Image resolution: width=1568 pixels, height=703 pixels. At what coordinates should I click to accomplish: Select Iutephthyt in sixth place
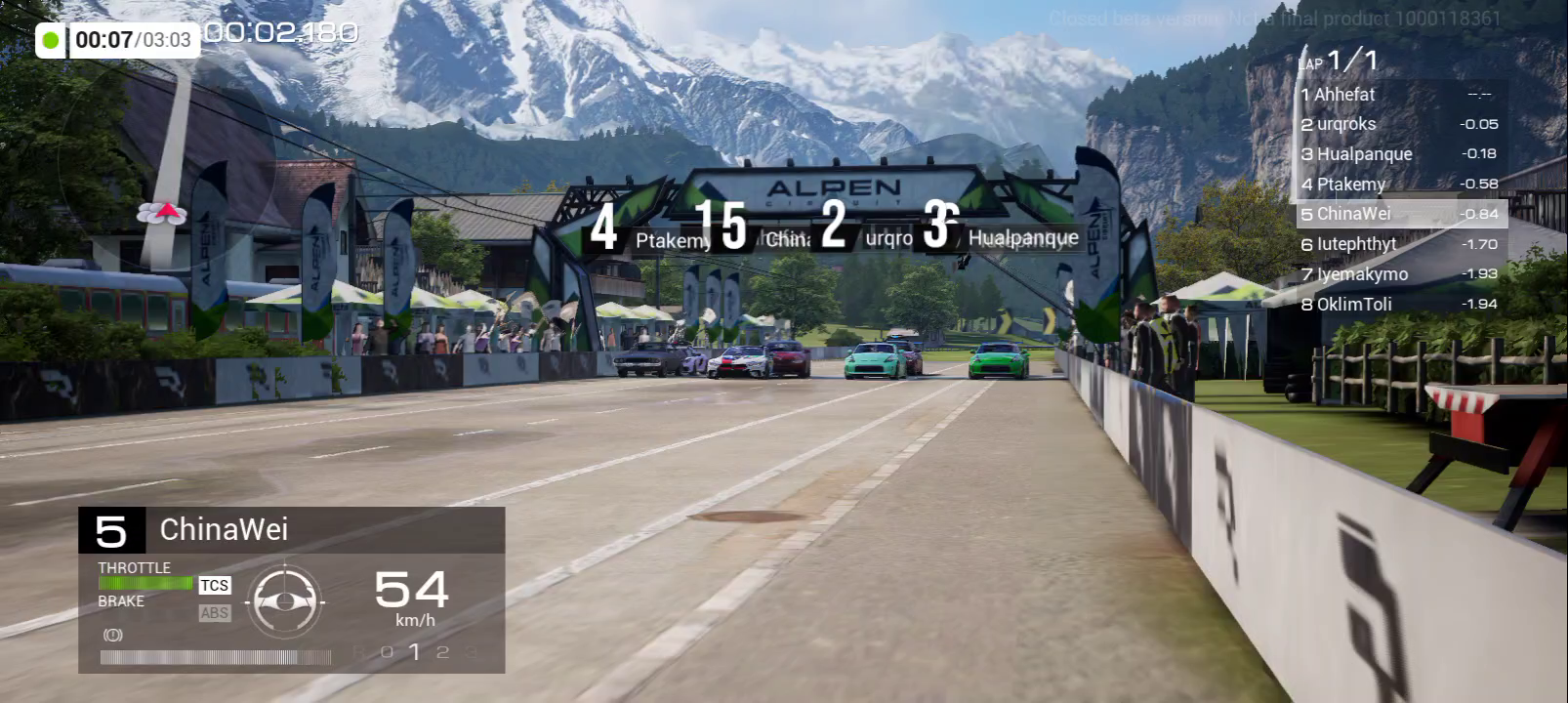tap(1399, 244)
